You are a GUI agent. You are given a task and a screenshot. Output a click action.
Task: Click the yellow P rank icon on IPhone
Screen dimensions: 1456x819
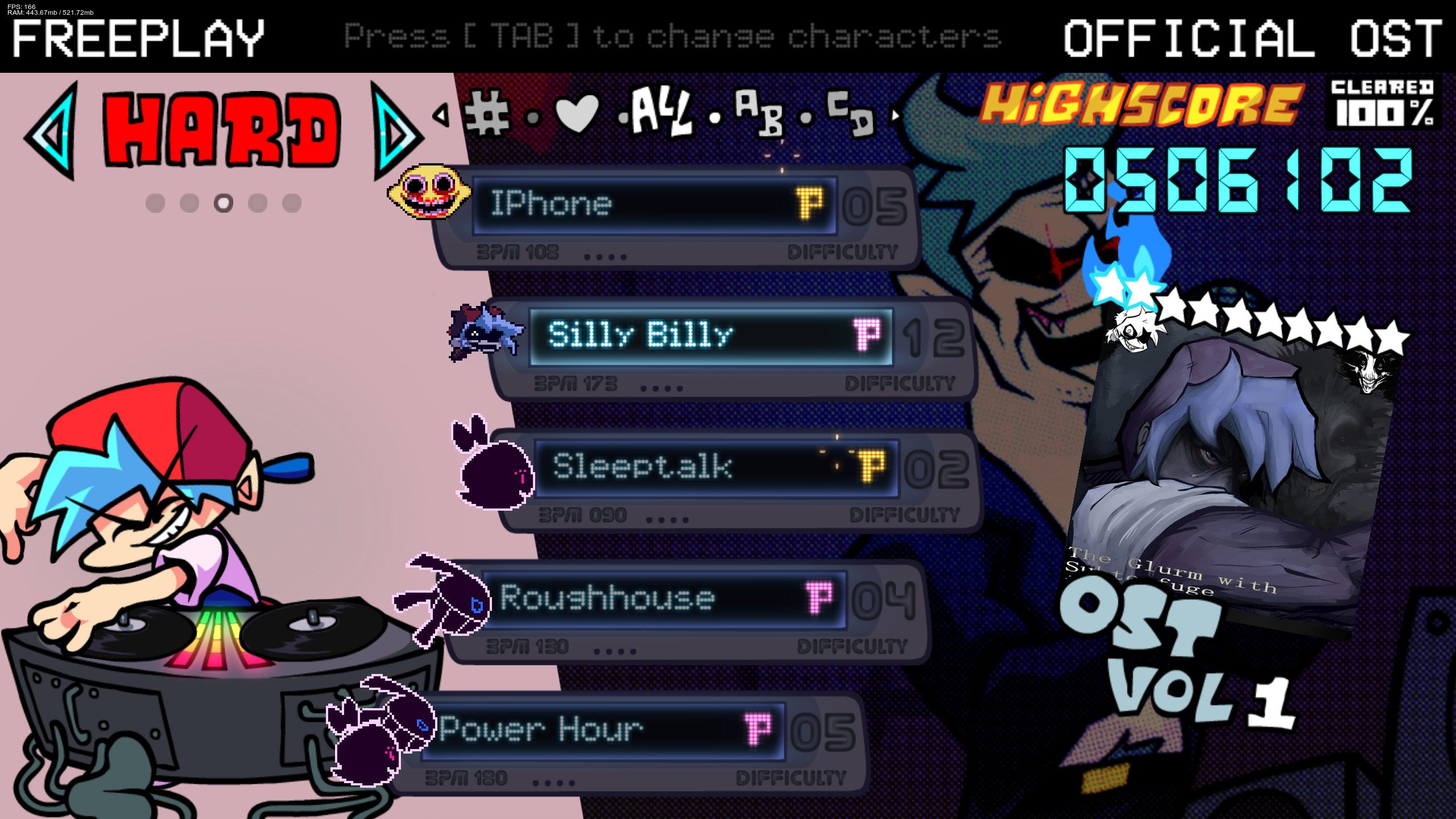coord(812,205)
